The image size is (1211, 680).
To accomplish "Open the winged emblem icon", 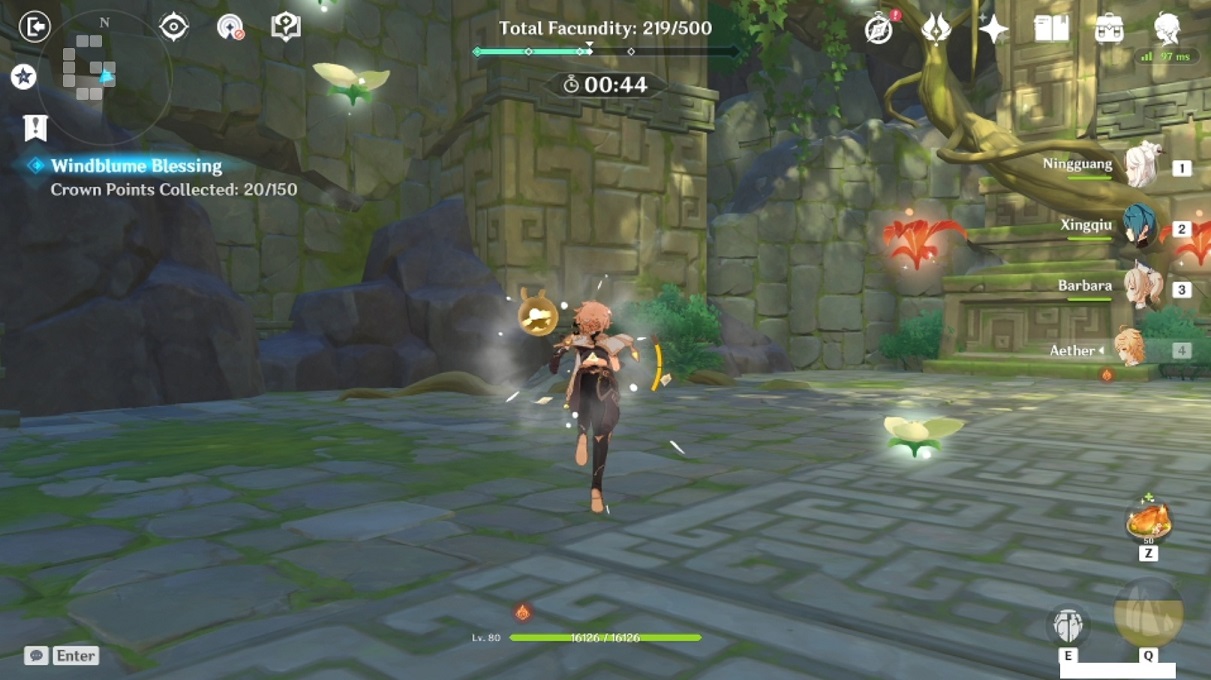I will [x=936, y=28].
